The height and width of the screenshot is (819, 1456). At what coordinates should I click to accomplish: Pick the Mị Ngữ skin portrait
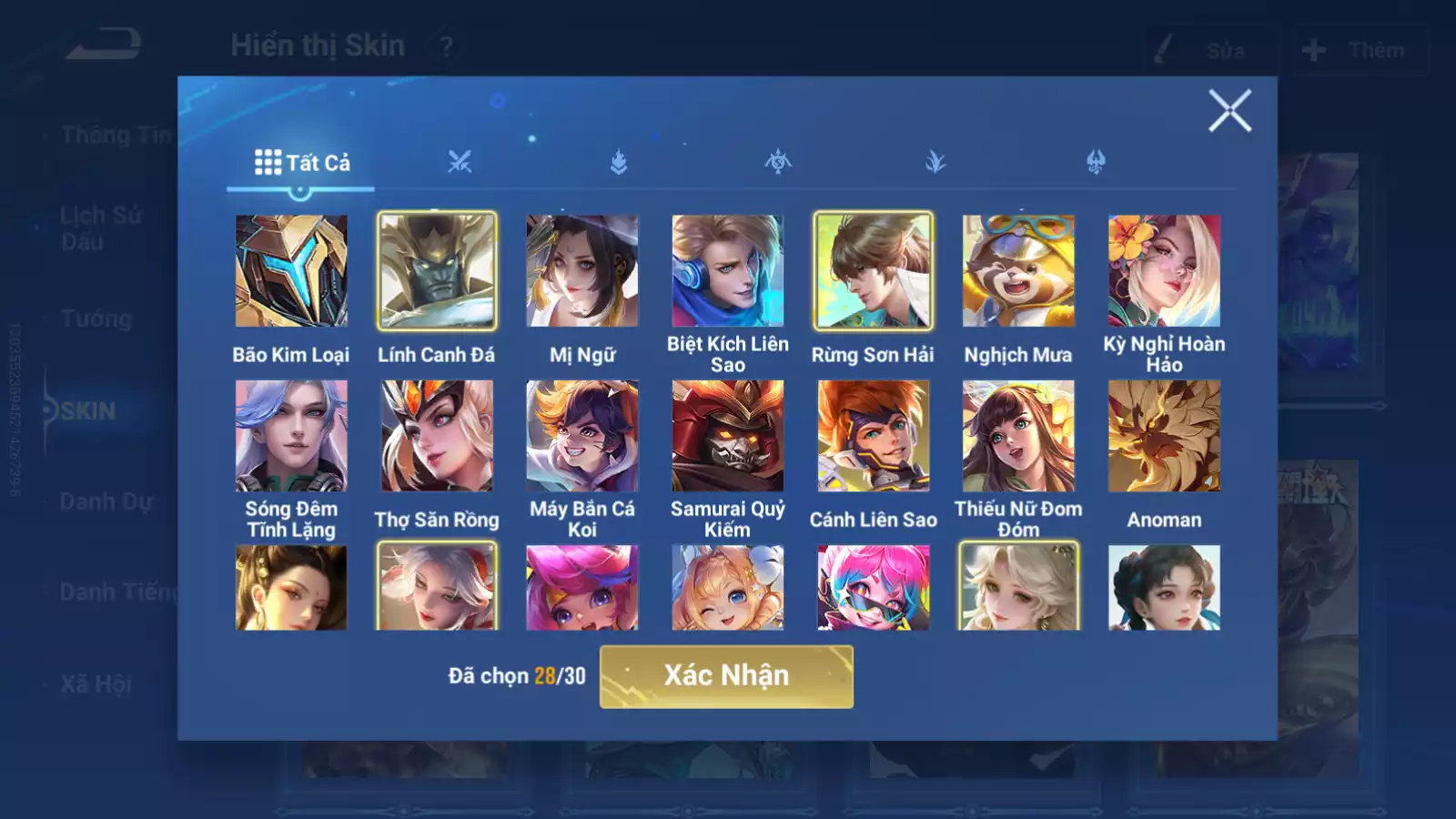[x=582, y=271]
